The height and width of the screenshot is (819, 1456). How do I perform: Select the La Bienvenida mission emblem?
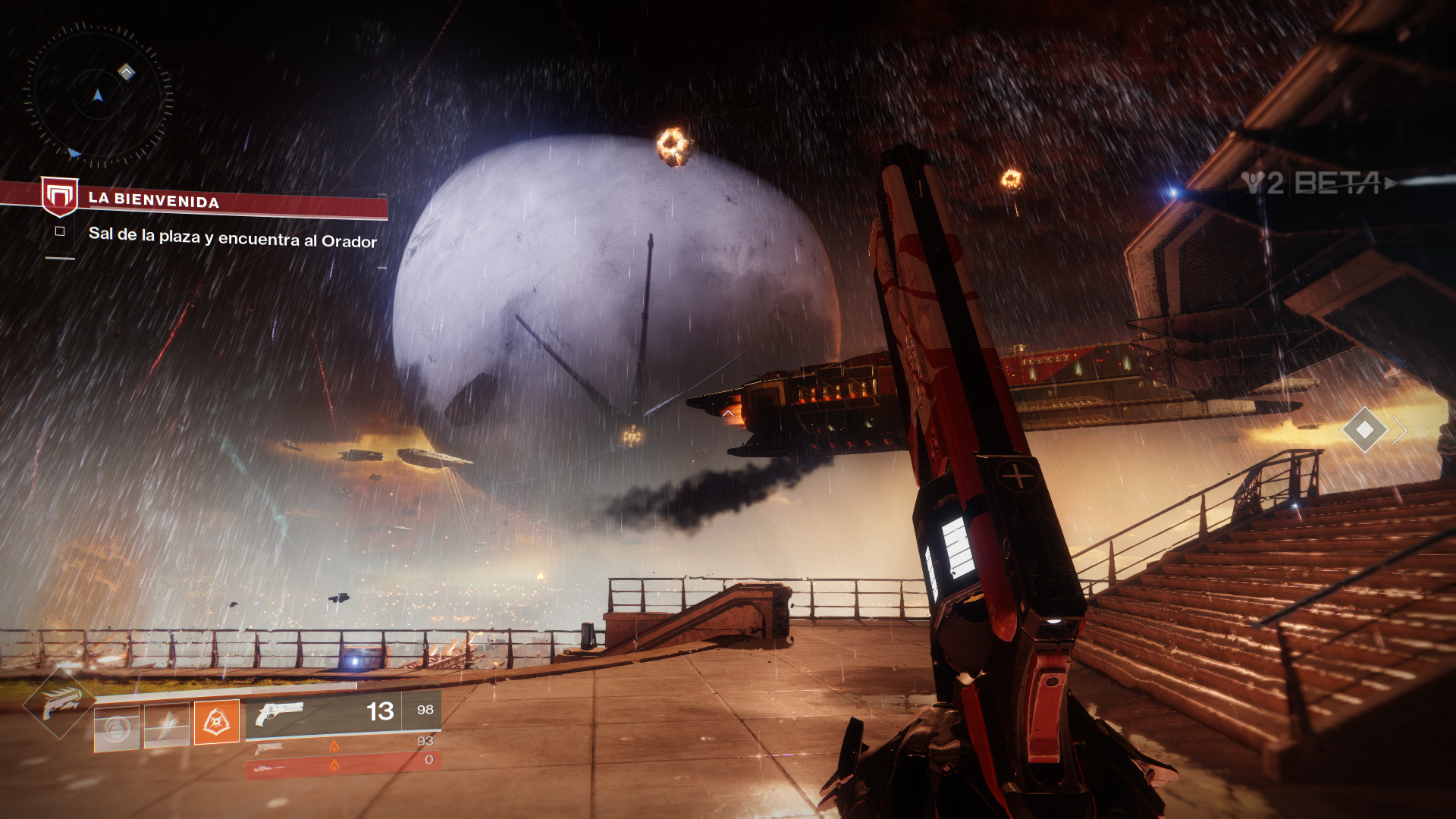(60, 196)
